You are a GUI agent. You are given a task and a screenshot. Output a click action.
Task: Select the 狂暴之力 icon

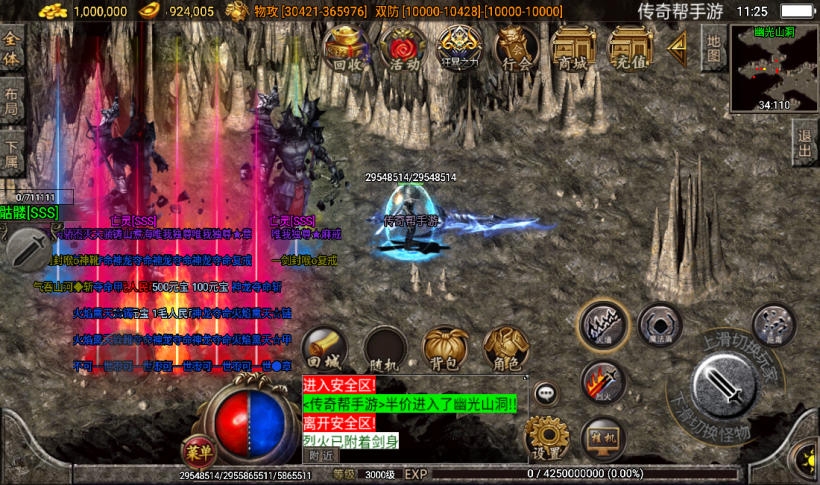(x=460, y=47)
